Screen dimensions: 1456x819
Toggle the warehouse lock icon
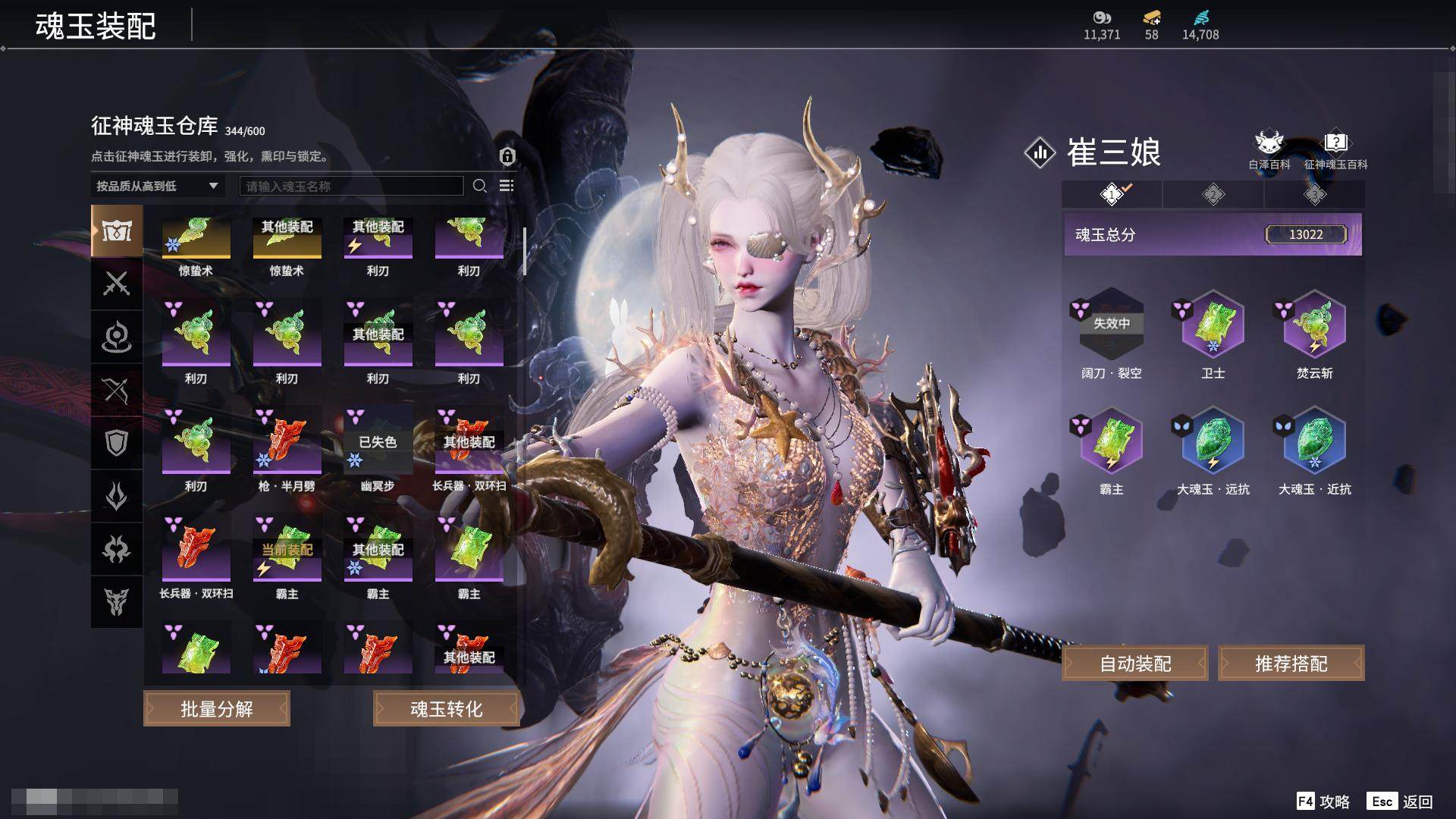point(507,156)
